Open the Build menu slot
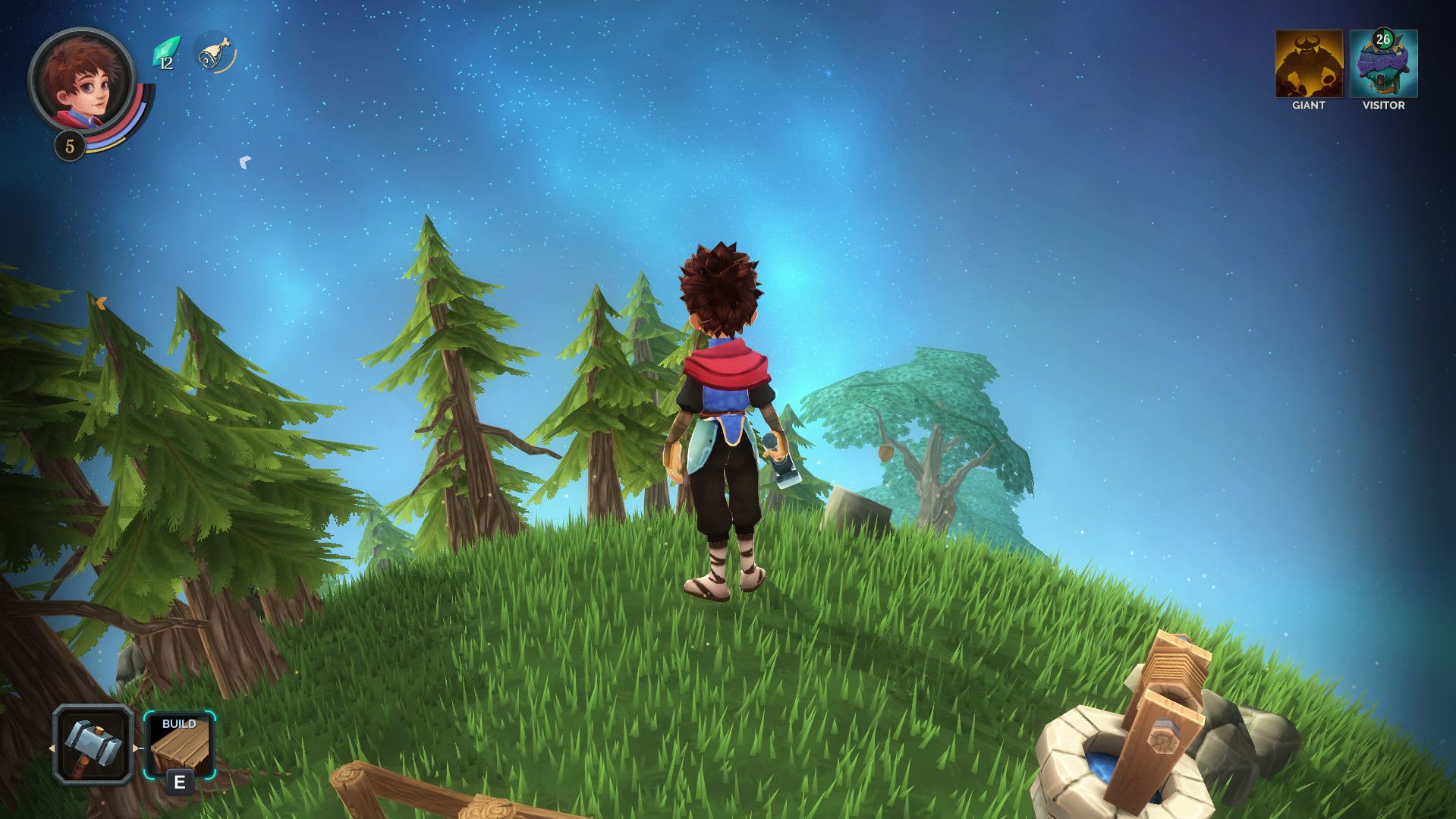Image resolution: width=1456 pixels, height=819 pixels. (x=179, y=745)
